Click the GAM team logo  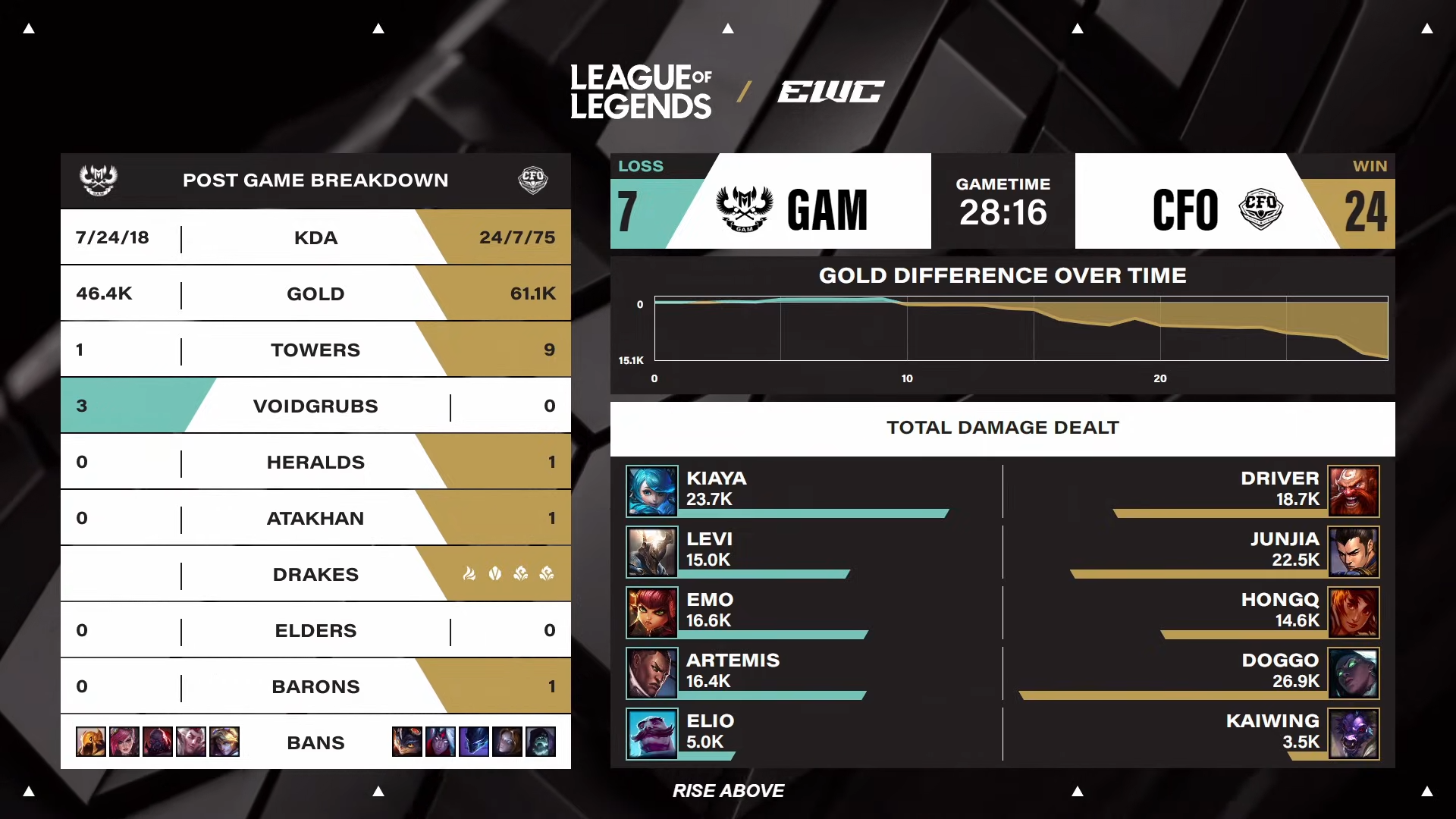[x=745, y=209]
